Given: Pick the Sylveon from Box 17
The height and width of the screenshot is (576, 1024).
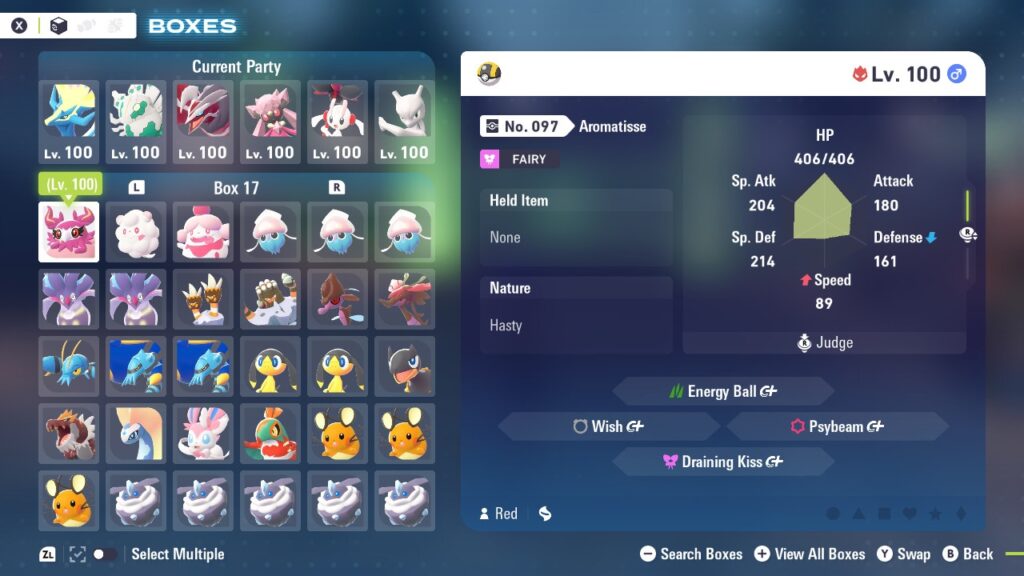Looking at the screenshot, I should (203, 432).
